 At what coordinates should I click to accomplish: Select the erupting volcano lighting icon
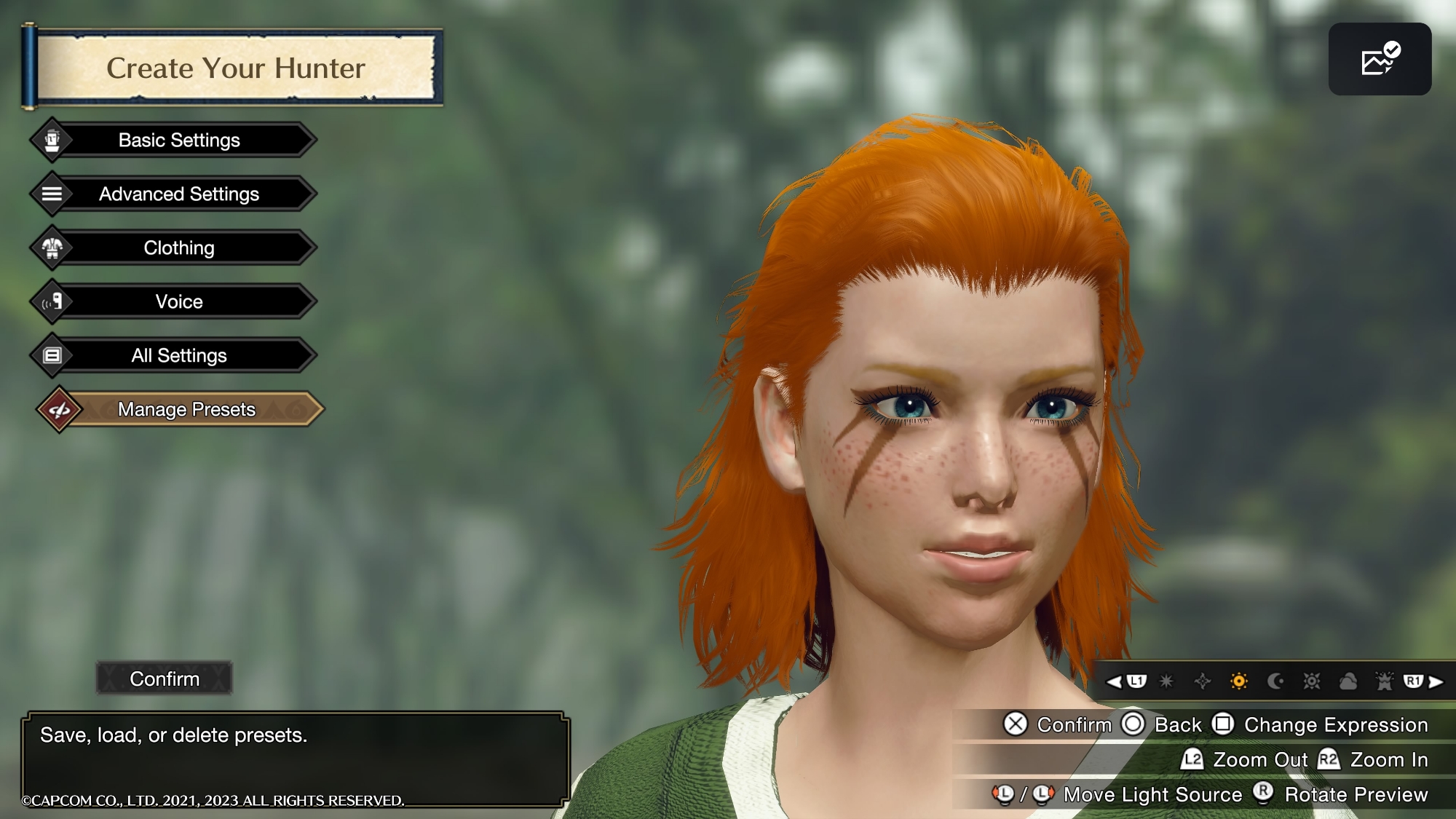(1384, 681)
